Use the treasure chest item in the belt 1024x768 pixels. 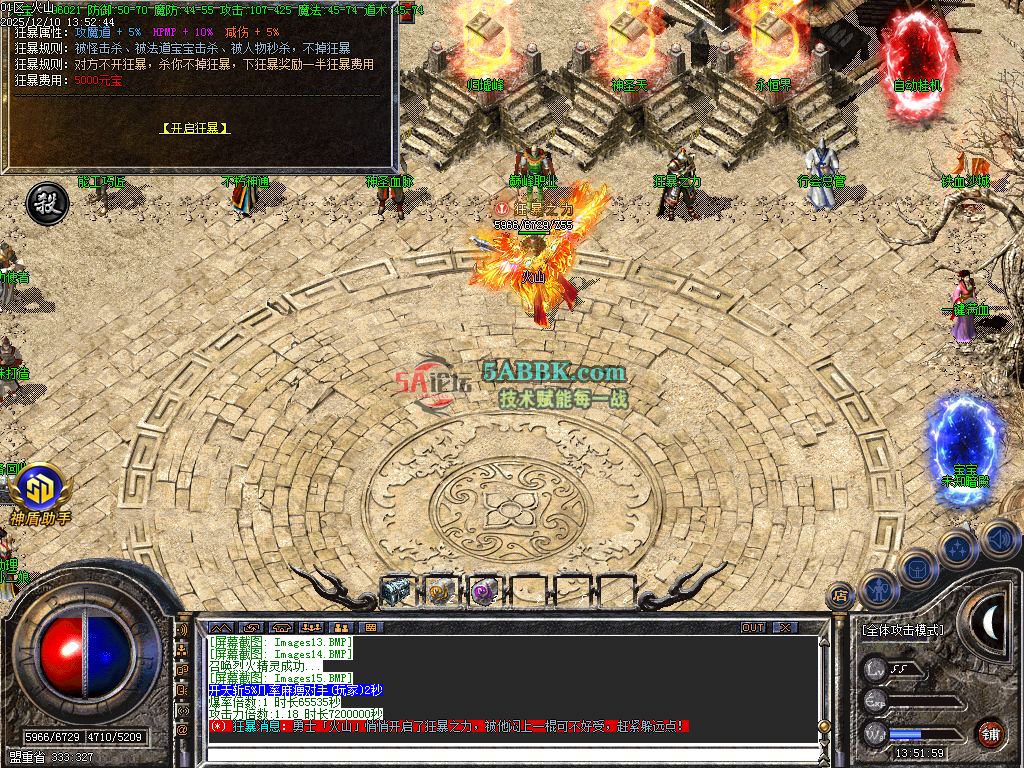pos(396,591)
